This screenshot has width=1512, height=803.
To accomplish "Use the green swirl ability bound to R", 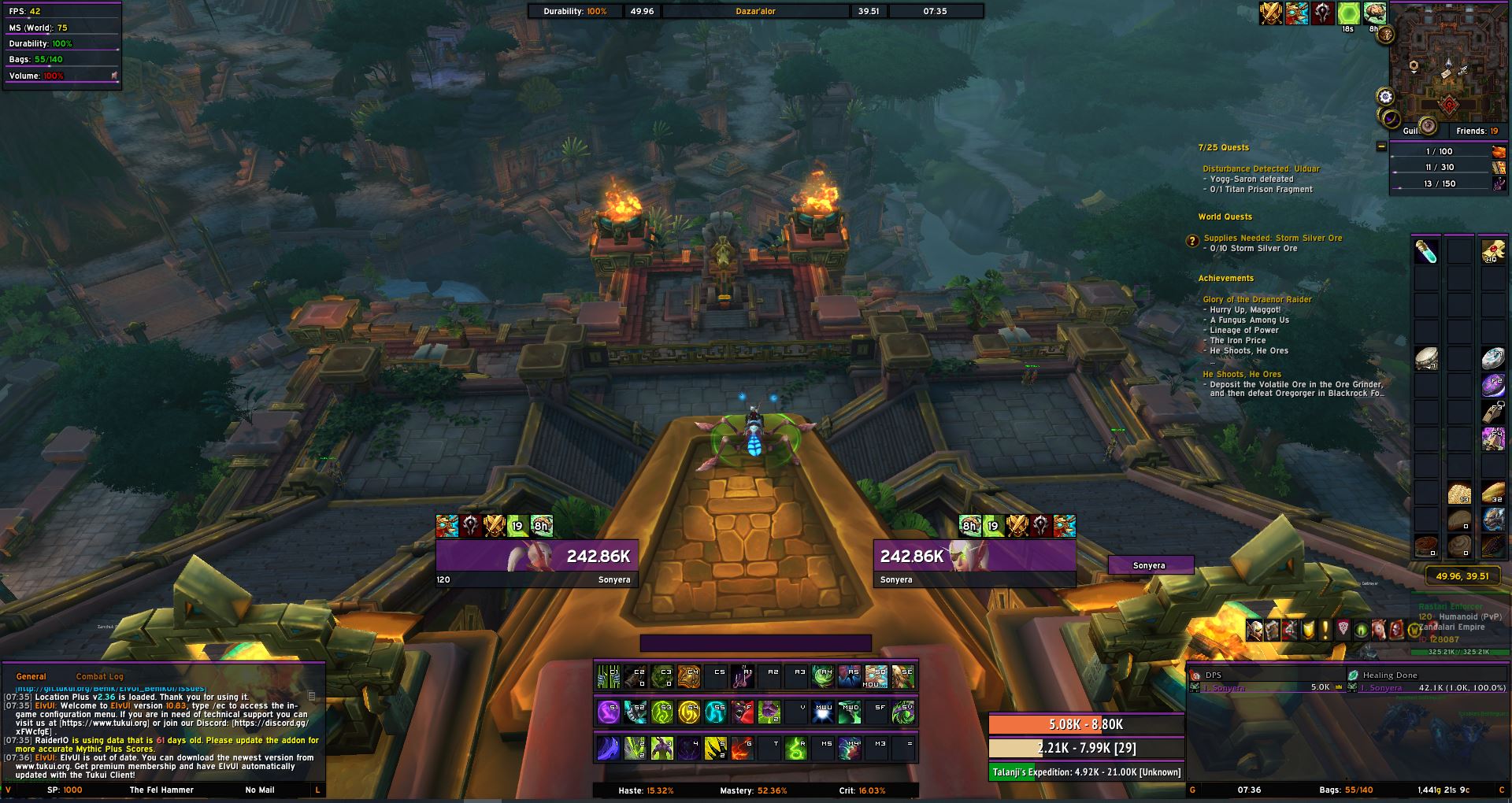I will tap(796, 748).
